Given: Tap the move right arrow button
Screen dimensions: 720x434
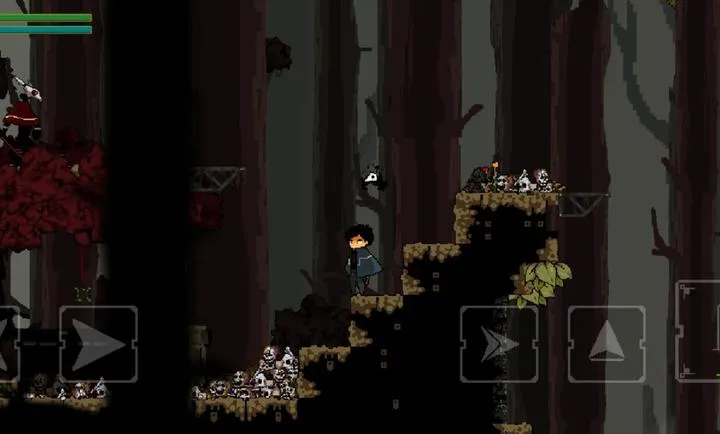Looking at the screenshot, I should tap(98, 343).
